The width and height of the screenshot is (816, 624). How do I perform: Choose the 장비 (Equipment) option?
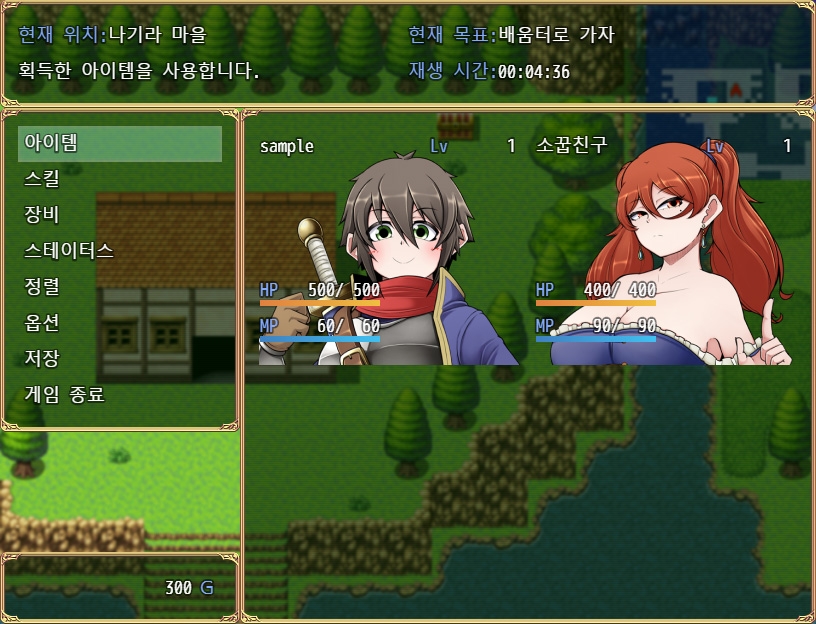coord(120,215)
